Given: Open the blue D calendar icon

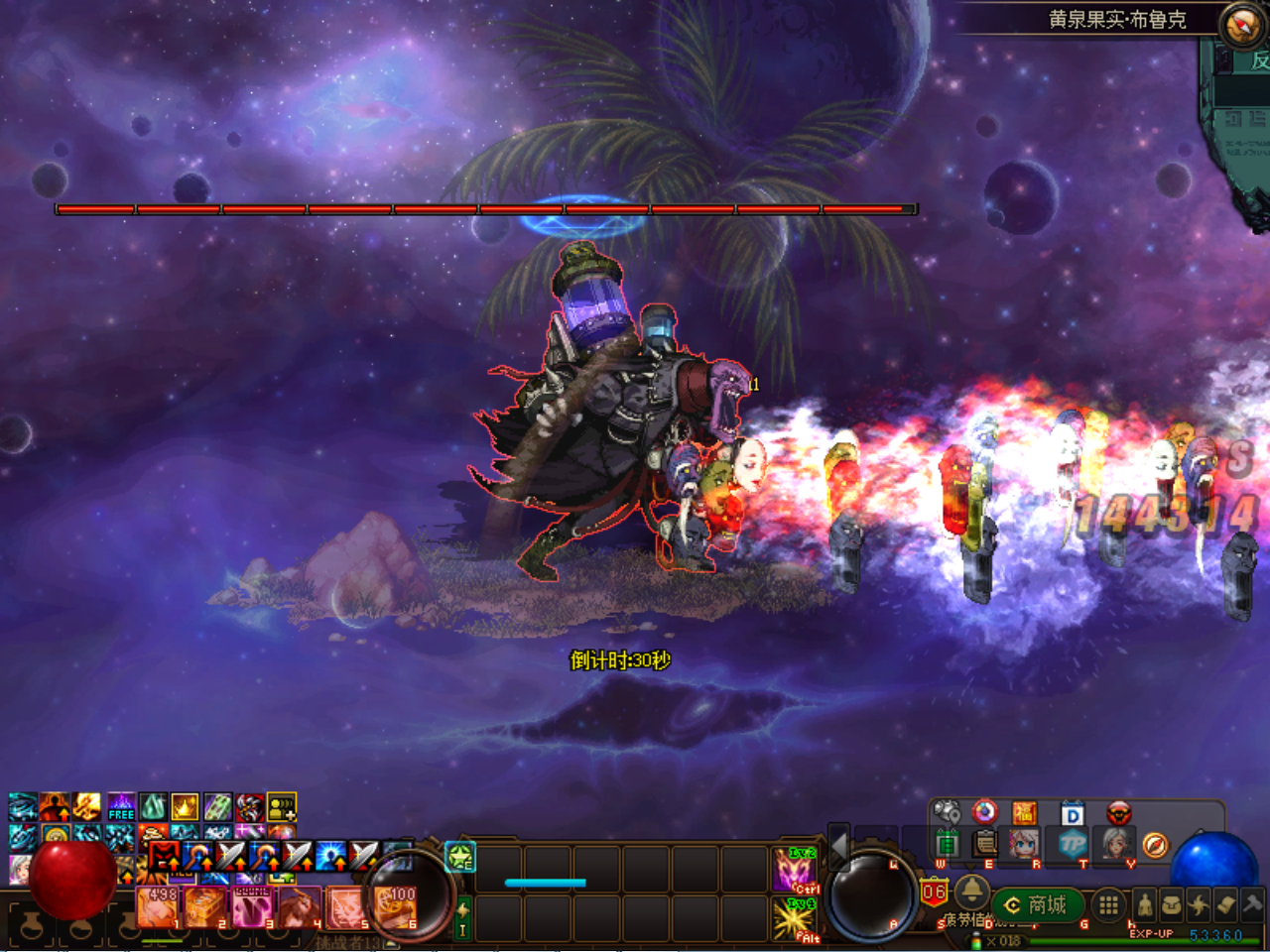Looking at the screenshot, I should pos(1072,814).
